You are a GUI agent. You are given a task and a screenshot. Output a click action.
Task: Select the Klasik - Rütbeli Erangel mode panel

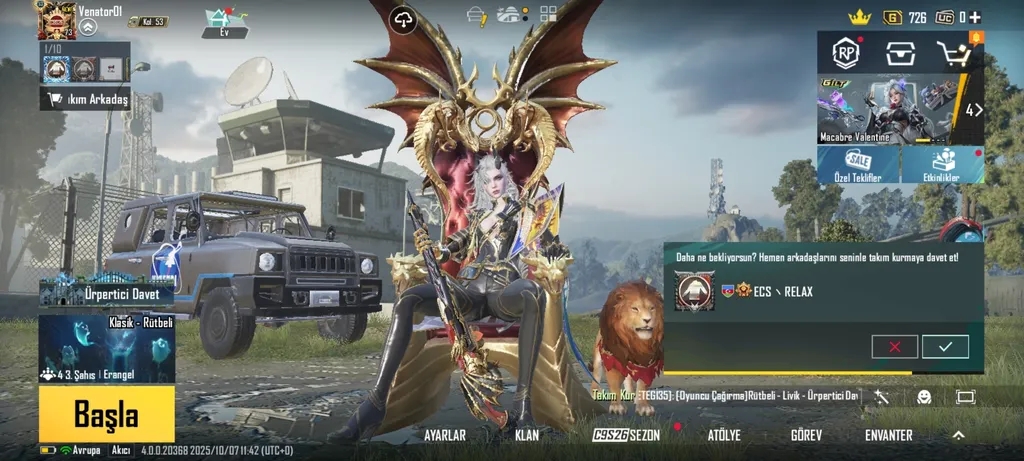pyautogui.click(x=107, y=349)
